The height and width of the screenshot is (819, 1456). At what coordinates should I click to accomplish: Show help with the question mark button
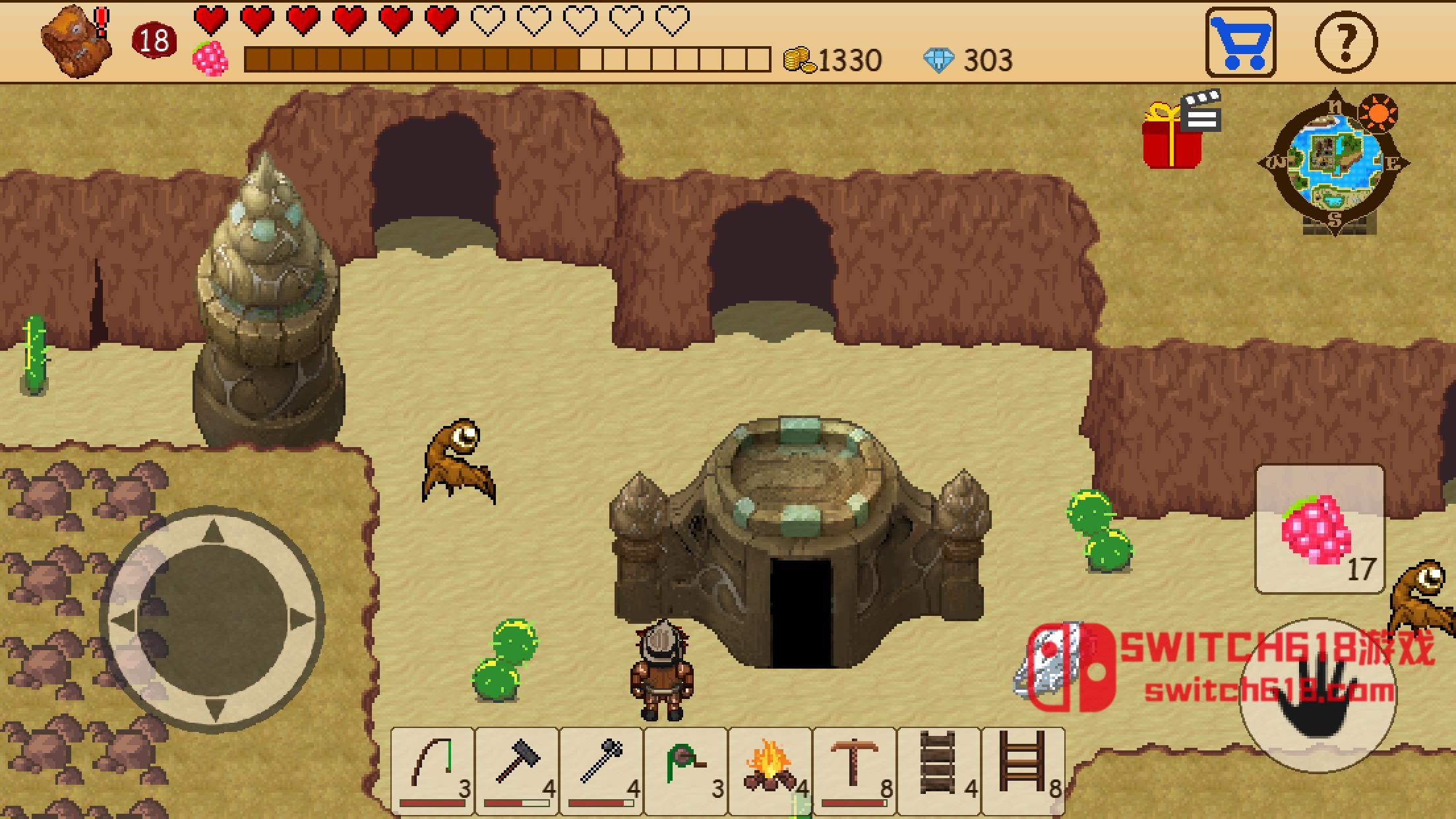[1346, 43]
